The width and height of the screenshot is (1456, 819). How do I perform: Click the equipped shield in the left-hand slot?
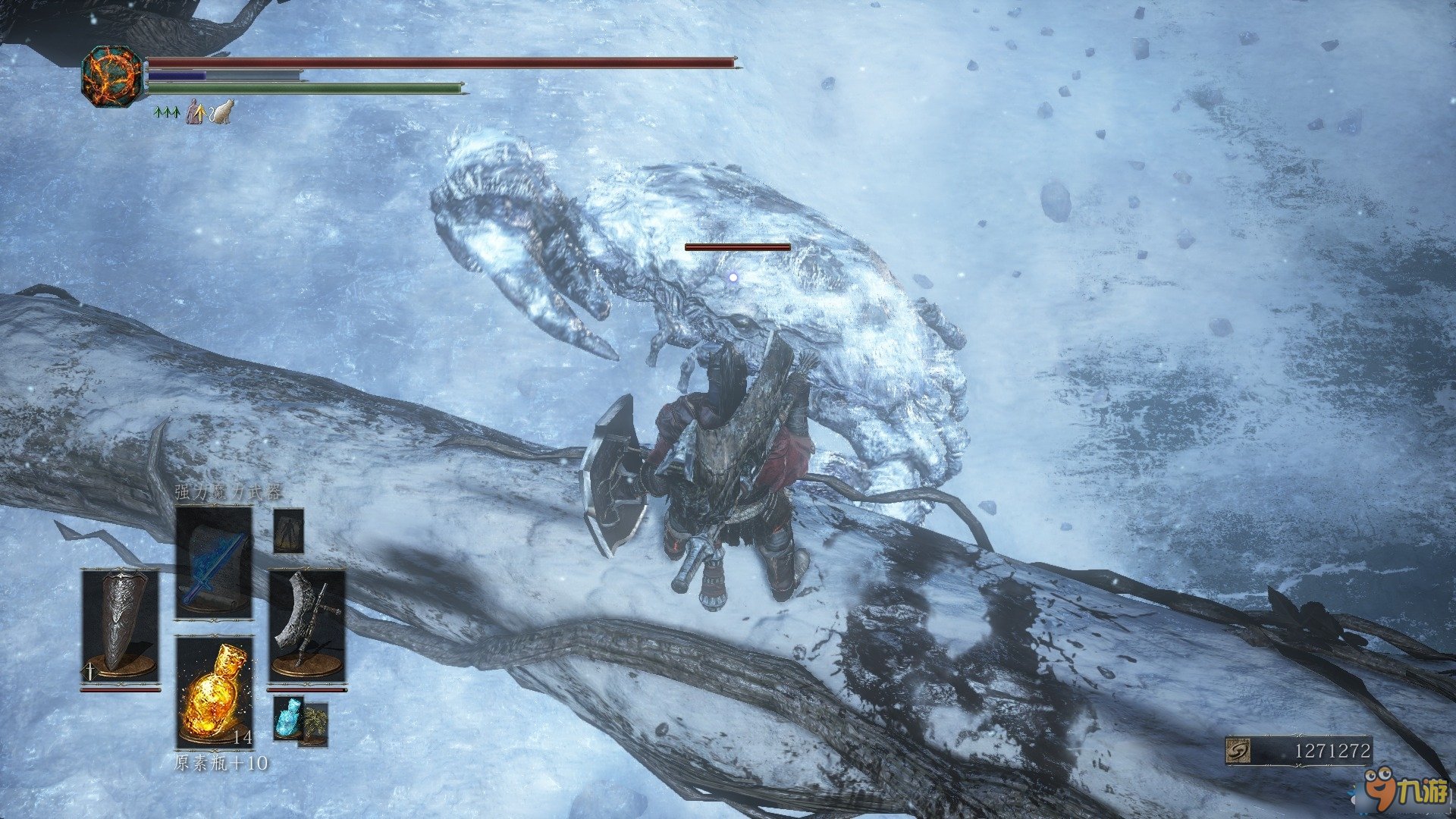click(120, 628)
